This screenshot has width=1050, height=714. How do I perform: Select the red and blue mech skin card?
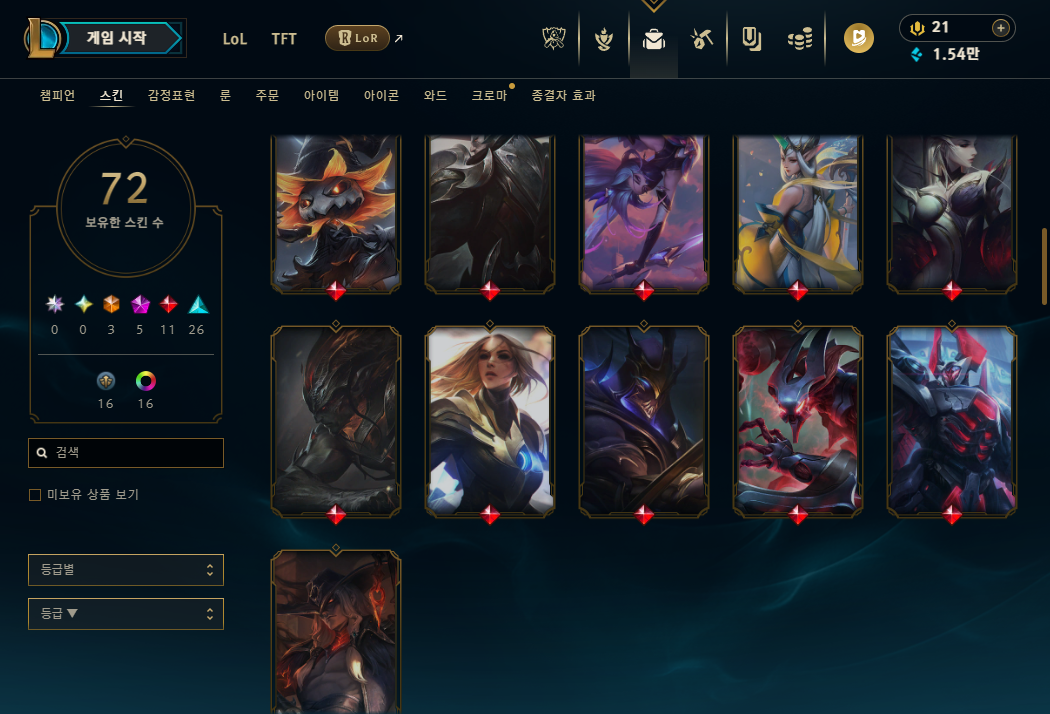tap(952, 420)
